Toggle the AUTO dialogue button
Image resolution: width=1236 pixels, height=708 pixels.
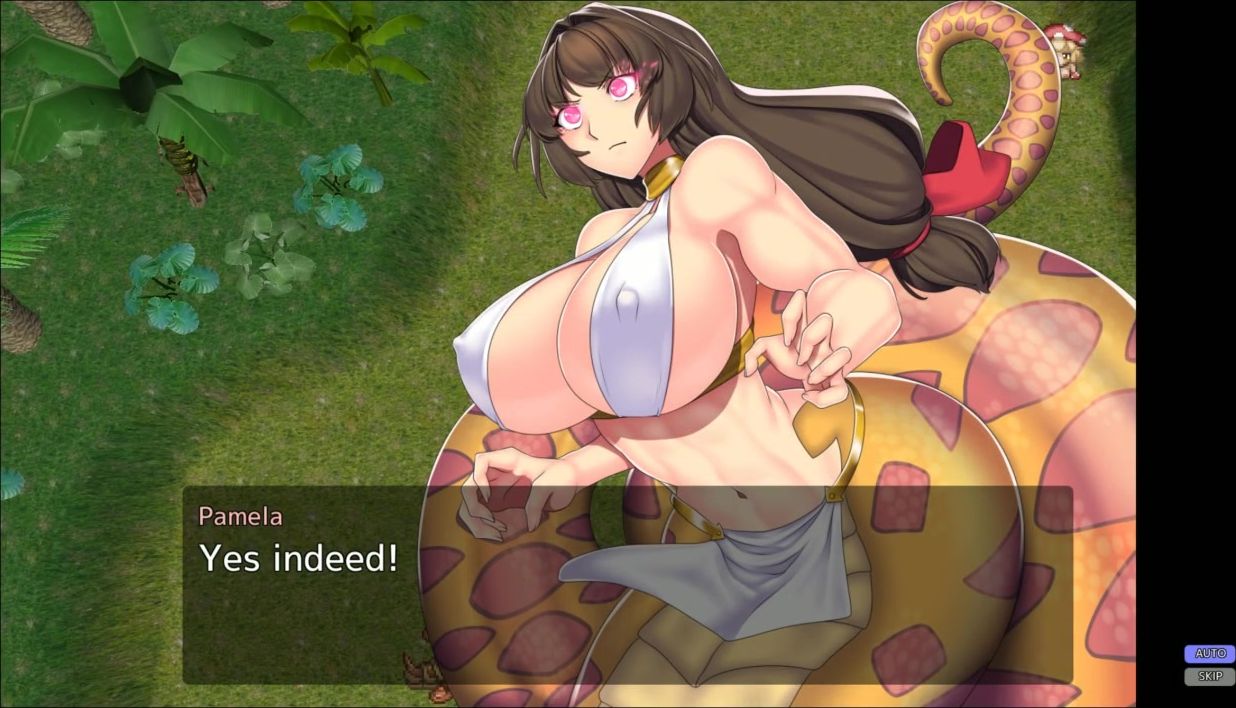[1210, 654]
